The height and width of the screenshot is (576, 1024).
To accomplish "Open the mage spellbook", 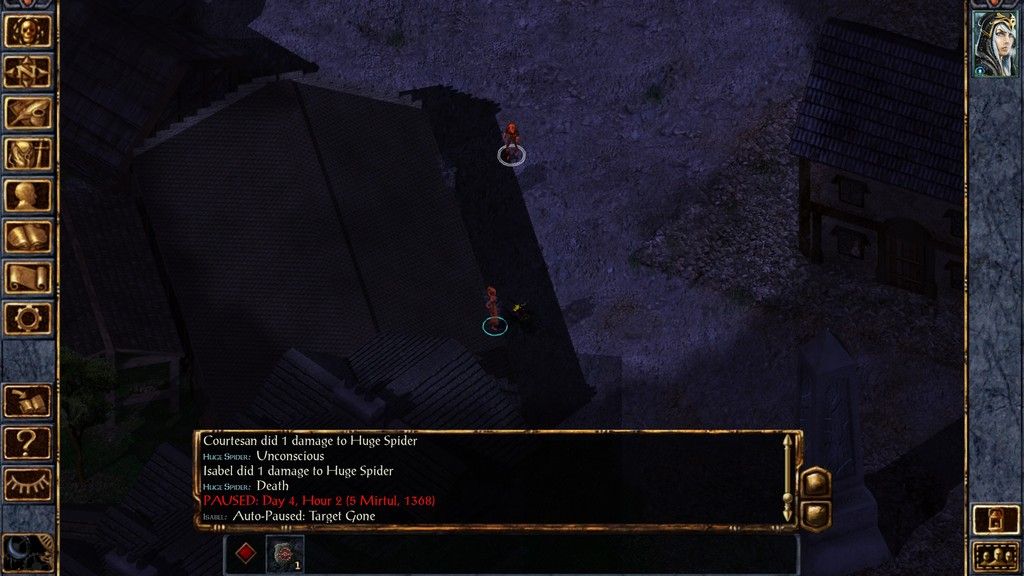I will click(27, 236).
